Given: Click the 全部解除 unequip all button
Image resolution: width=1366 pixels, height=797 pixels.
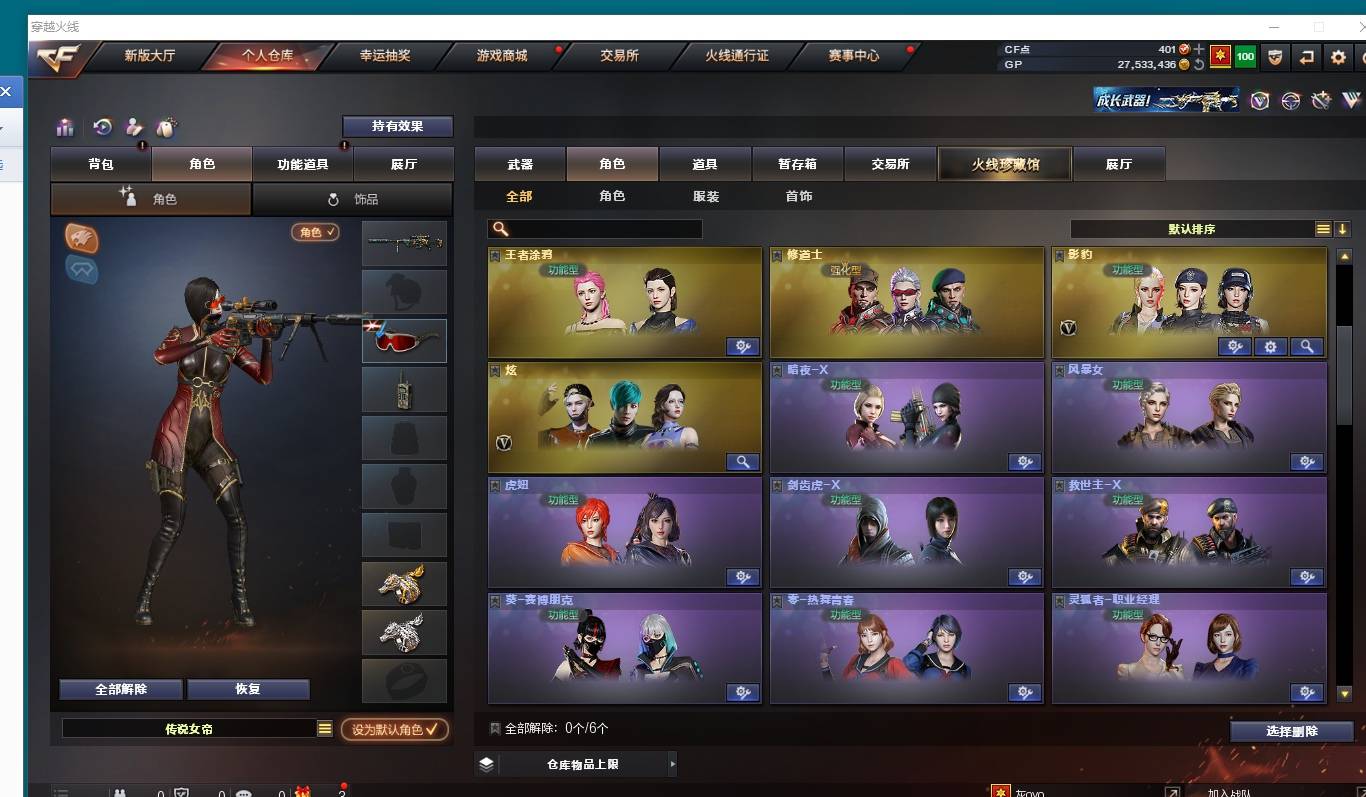Looking at the screenshot, I should (121, 689).
